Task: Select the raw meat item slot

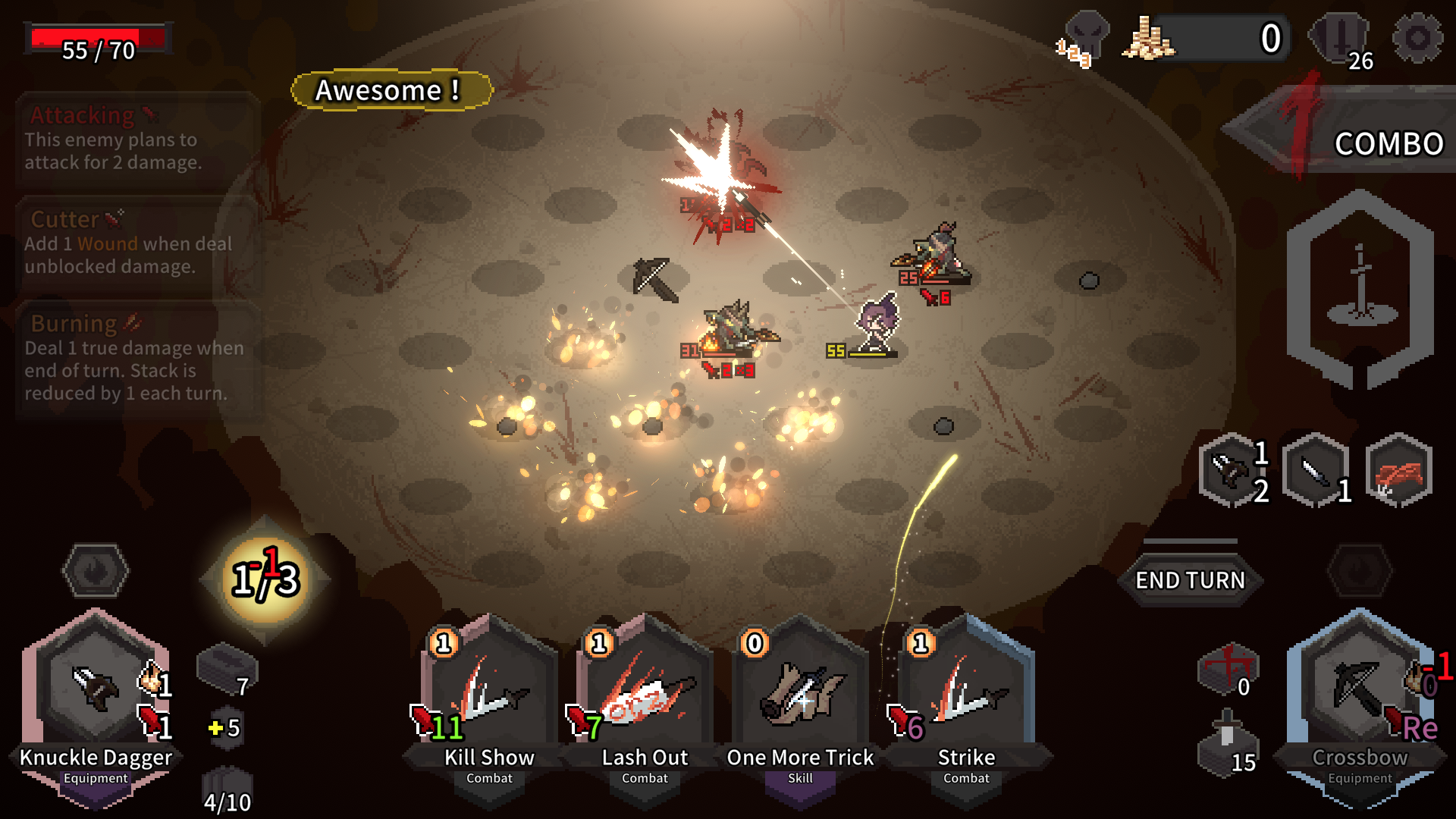Action: (1399, 470)
